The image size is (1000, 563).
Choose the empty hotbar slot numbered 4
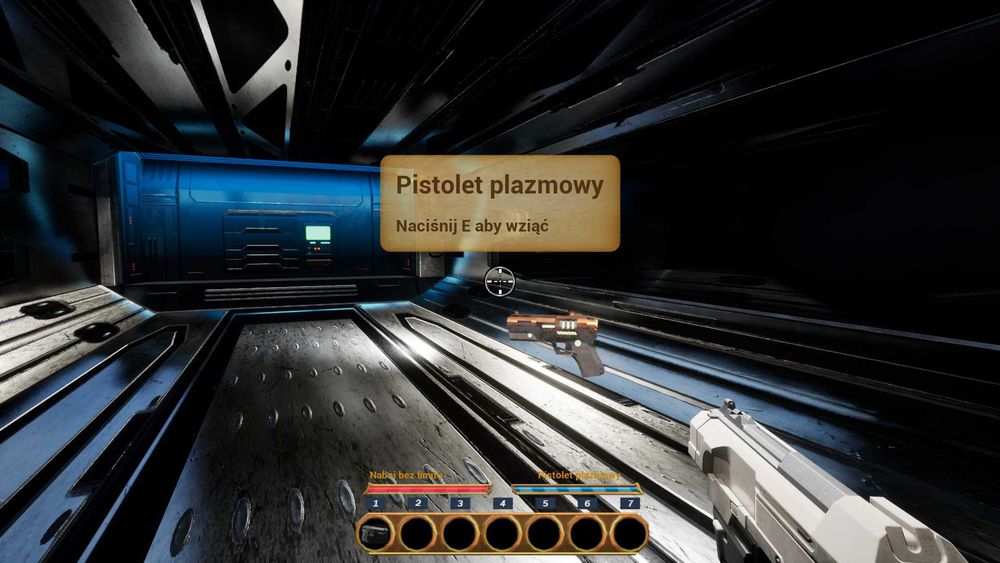(x=502, y=534)
